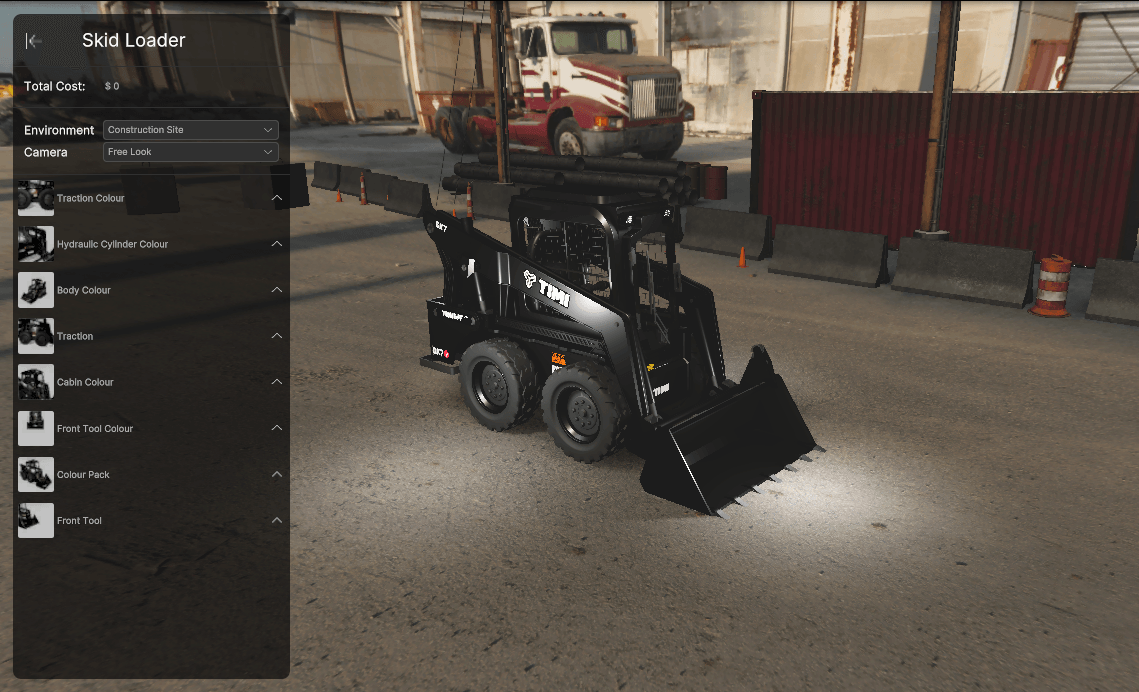Select the Body Colour thumbnail image
Image resolution: width=1139 pixels, height=692 pixels.
pyautogui.click(x=36, y=290)
